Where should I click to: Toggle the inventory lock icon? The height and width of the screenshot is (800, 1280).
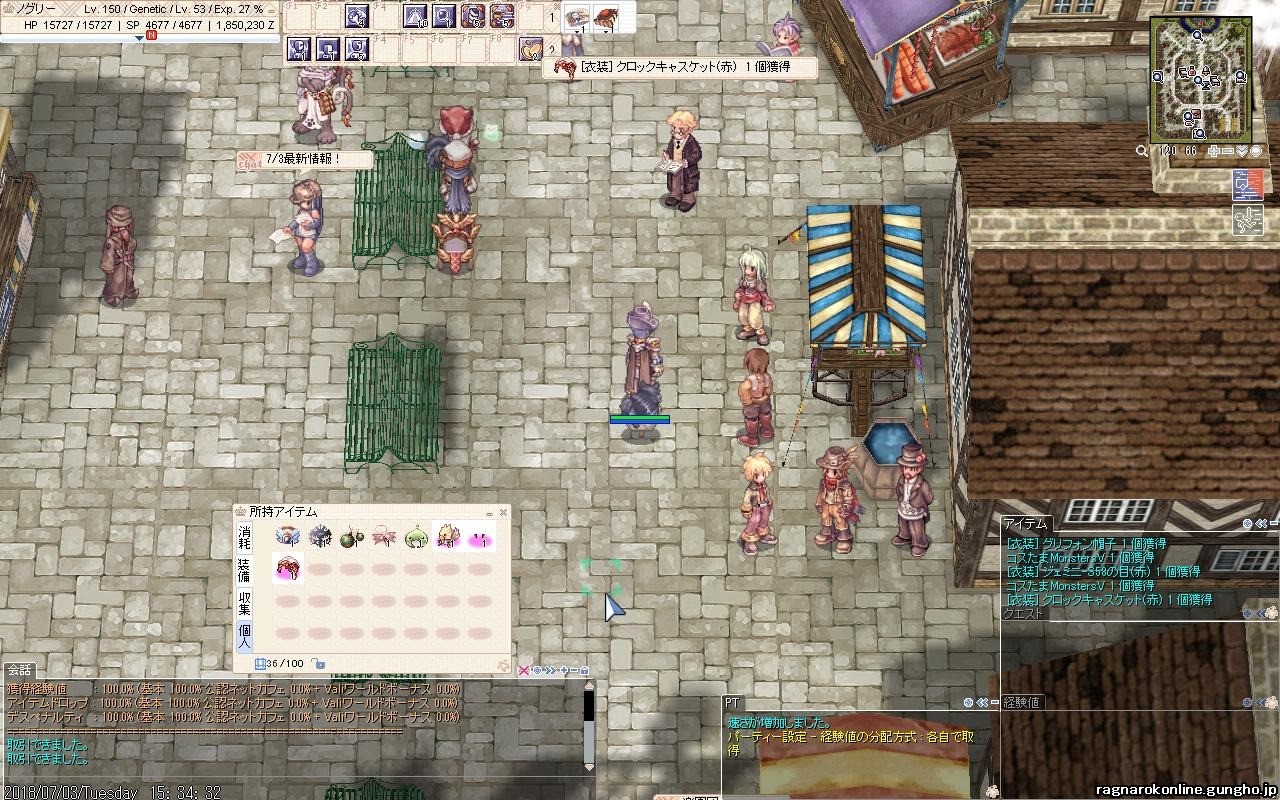[x=318, y=663]
